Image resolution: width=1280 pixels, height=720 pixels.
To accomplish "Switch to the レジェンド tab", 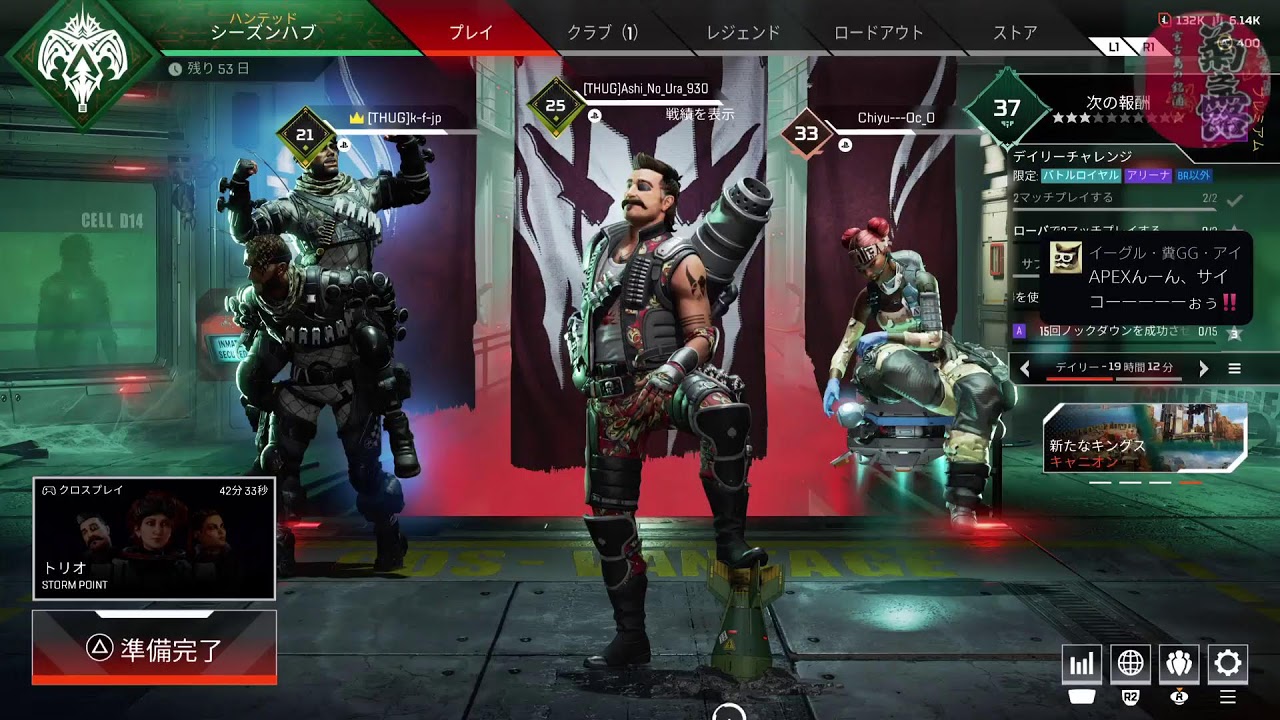I will pos(743,32).
